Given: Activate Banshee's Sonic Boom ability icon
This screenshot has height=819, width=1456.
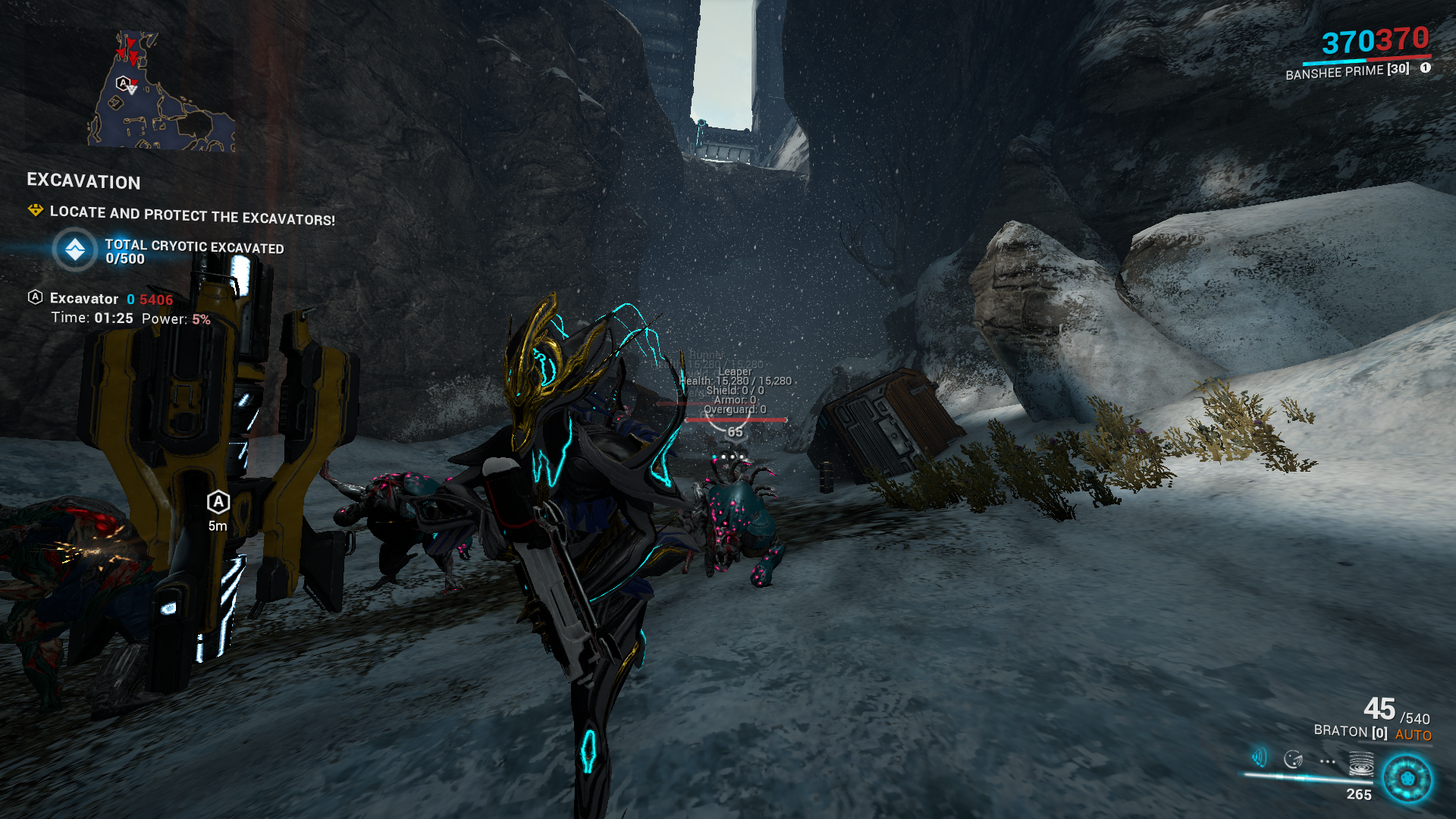Looking at the screenshot, I should point(1260,758).
